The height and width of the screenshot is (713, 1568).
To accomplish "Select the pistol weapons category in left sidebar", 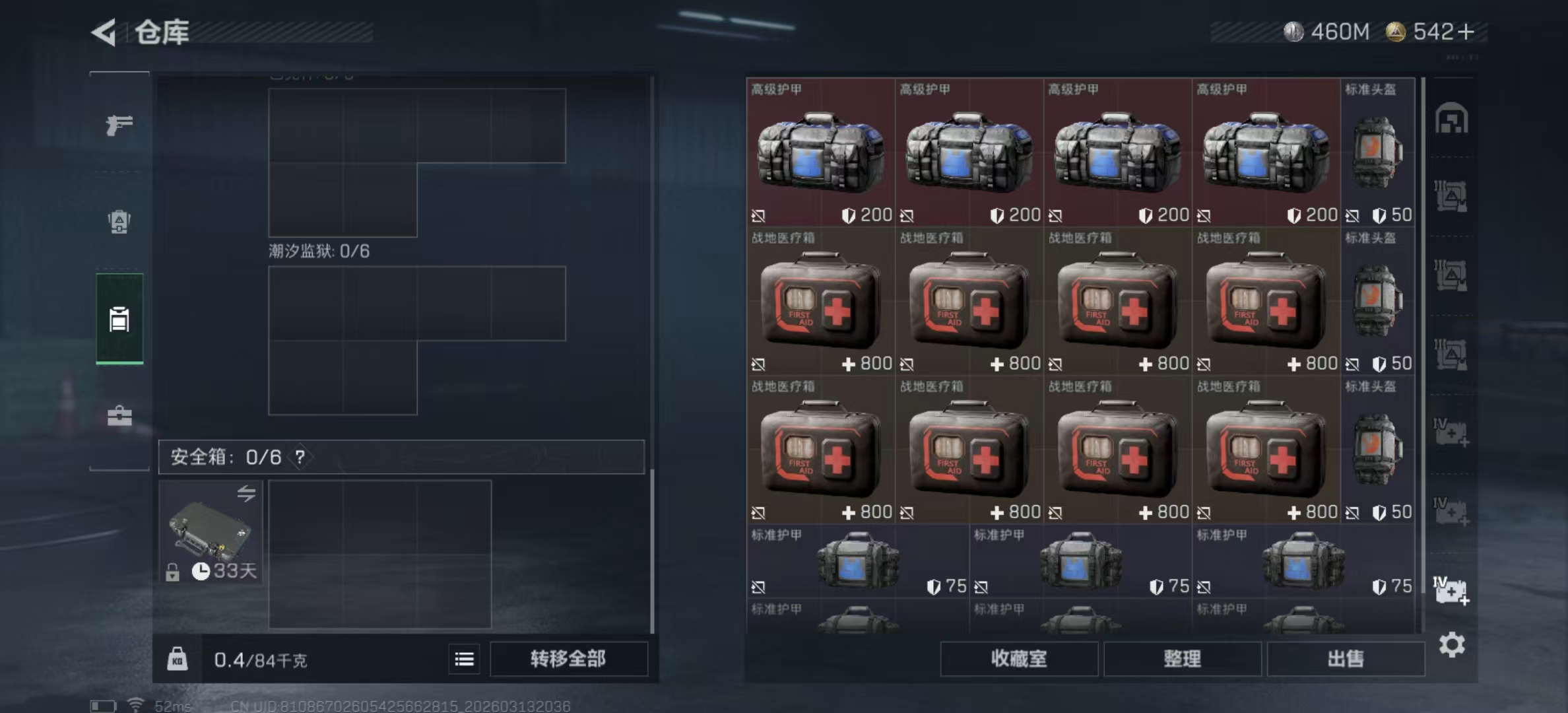I will (119, 125).
